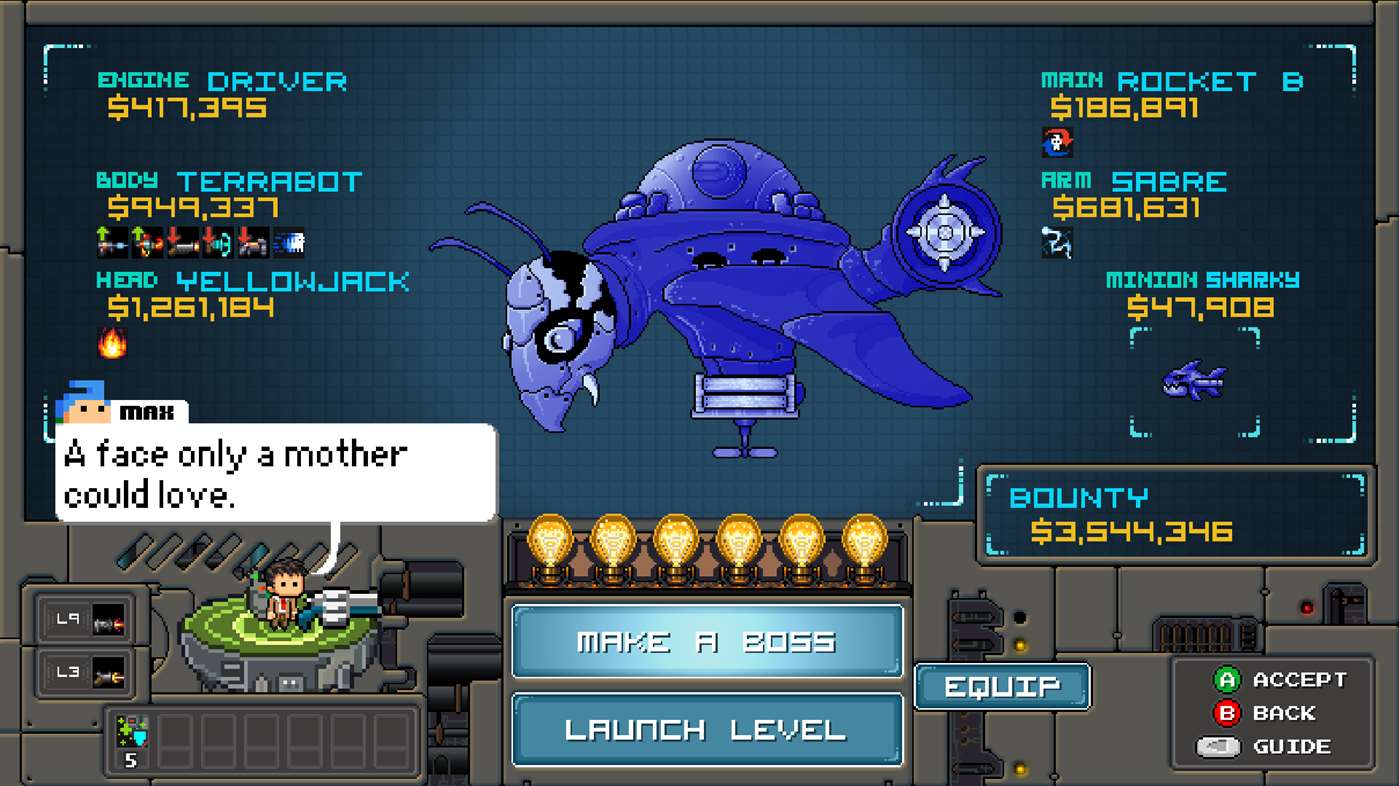Screen dimensions: 1399x786
Task: Select the Sabre weapon icon under the Arm price
Action: pyautogui.click(x=1054, y=240)
